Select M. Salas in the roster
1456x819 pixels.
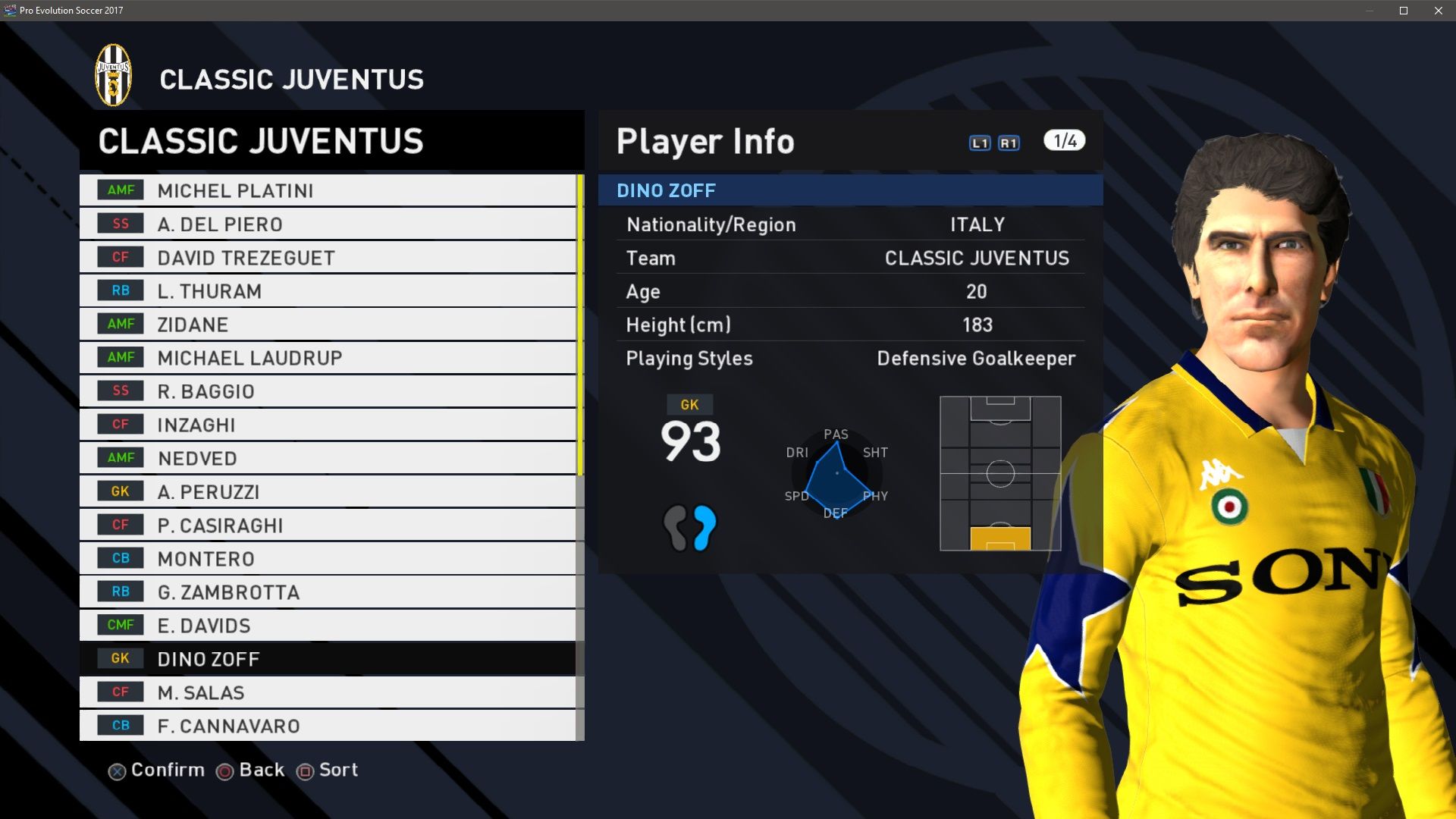click(x=327, y=692)
